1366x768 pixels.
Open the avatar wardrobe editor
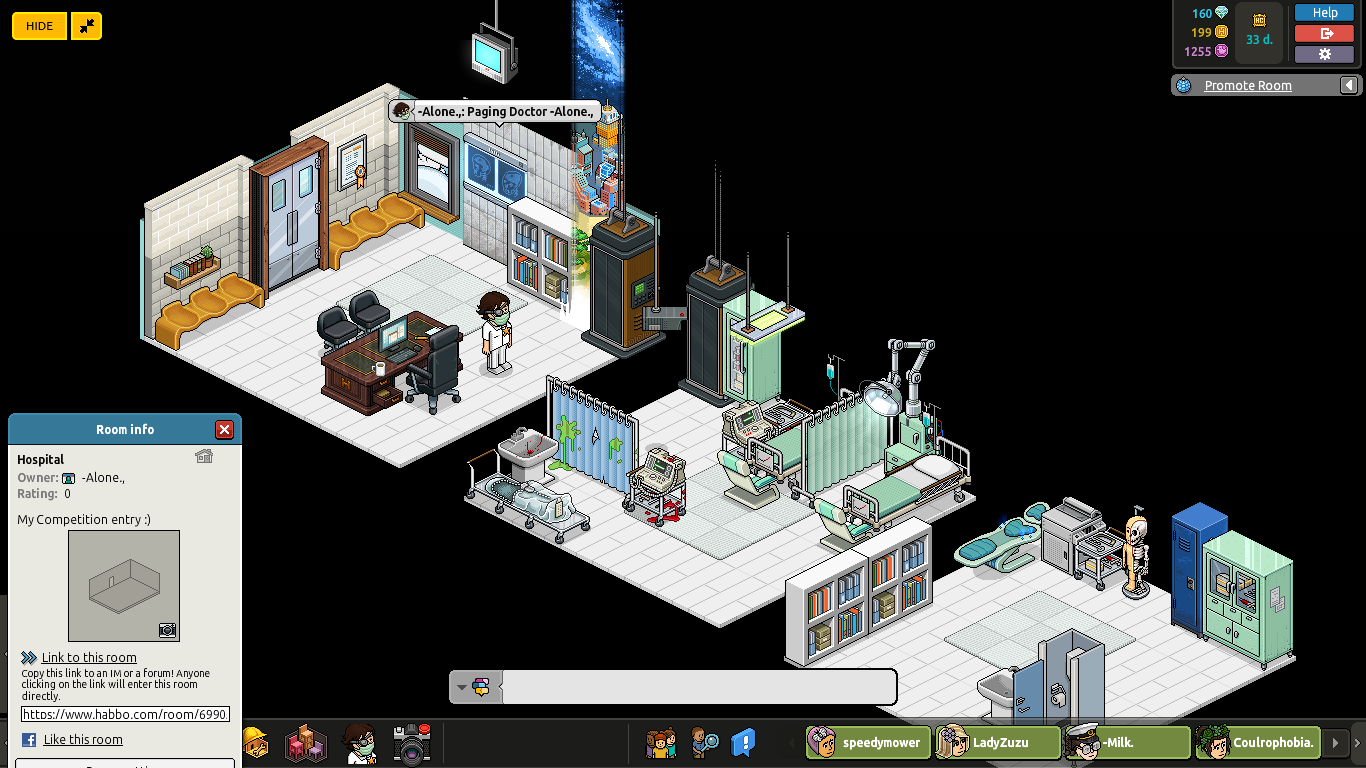[x=358, y=742]
